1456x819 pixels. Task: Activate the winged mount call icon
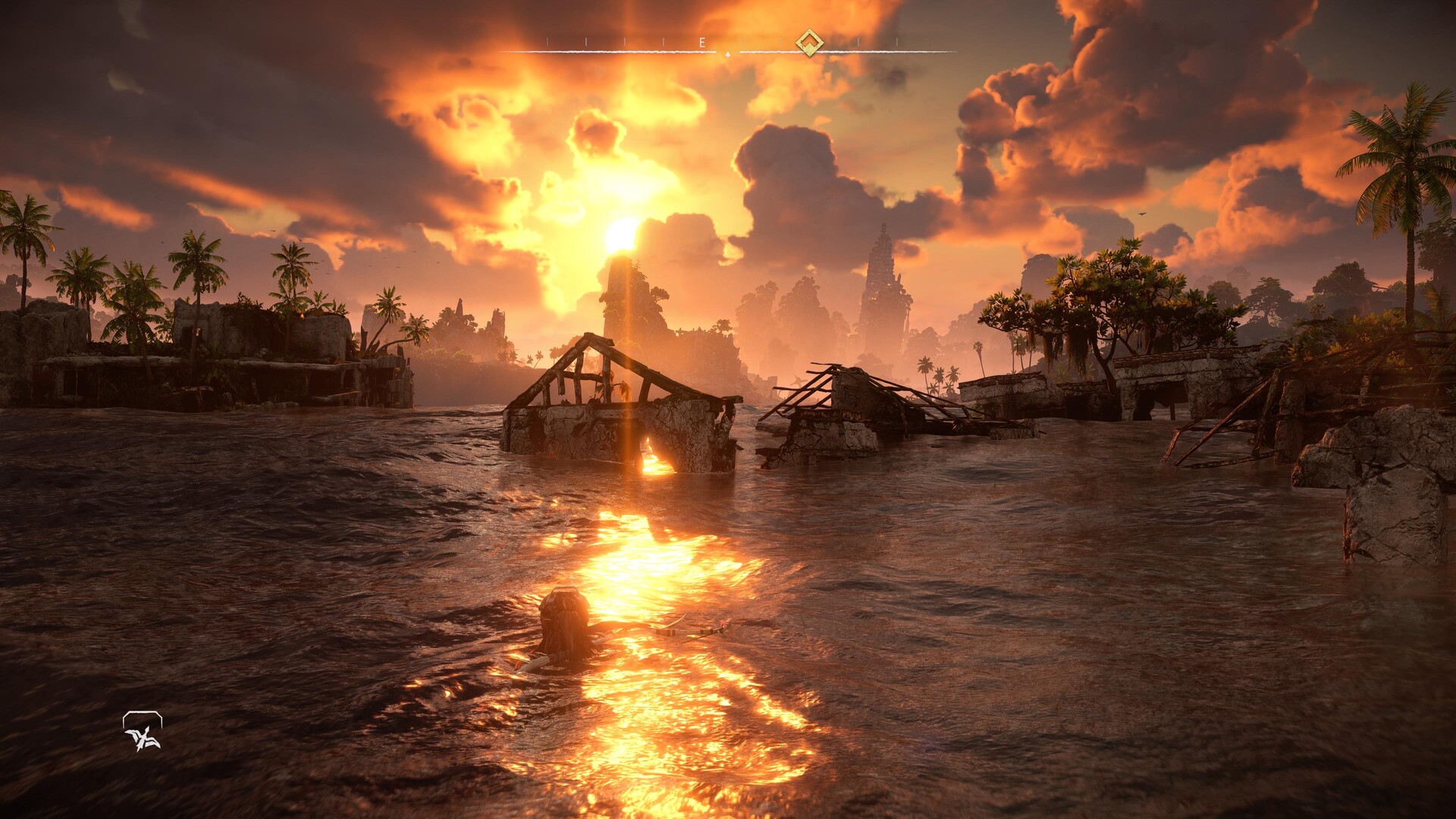coord(143,733)
